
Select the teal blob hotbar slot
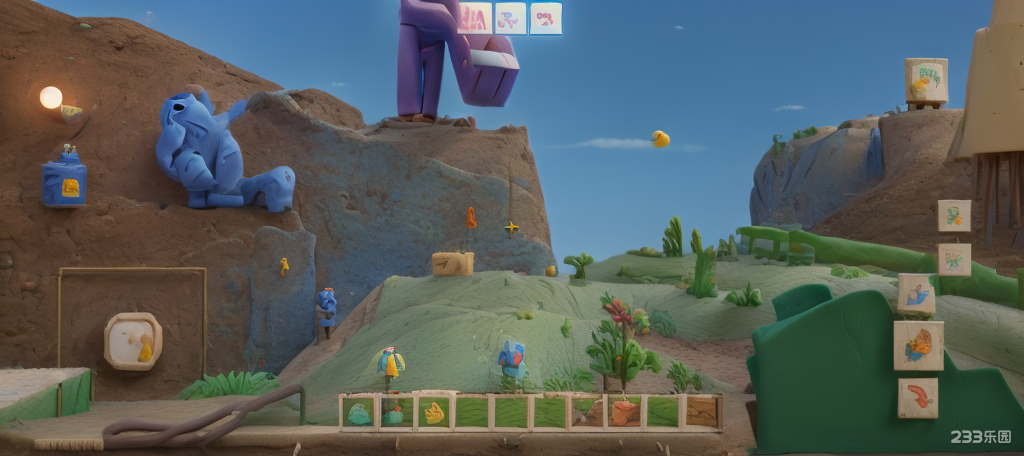359,412
